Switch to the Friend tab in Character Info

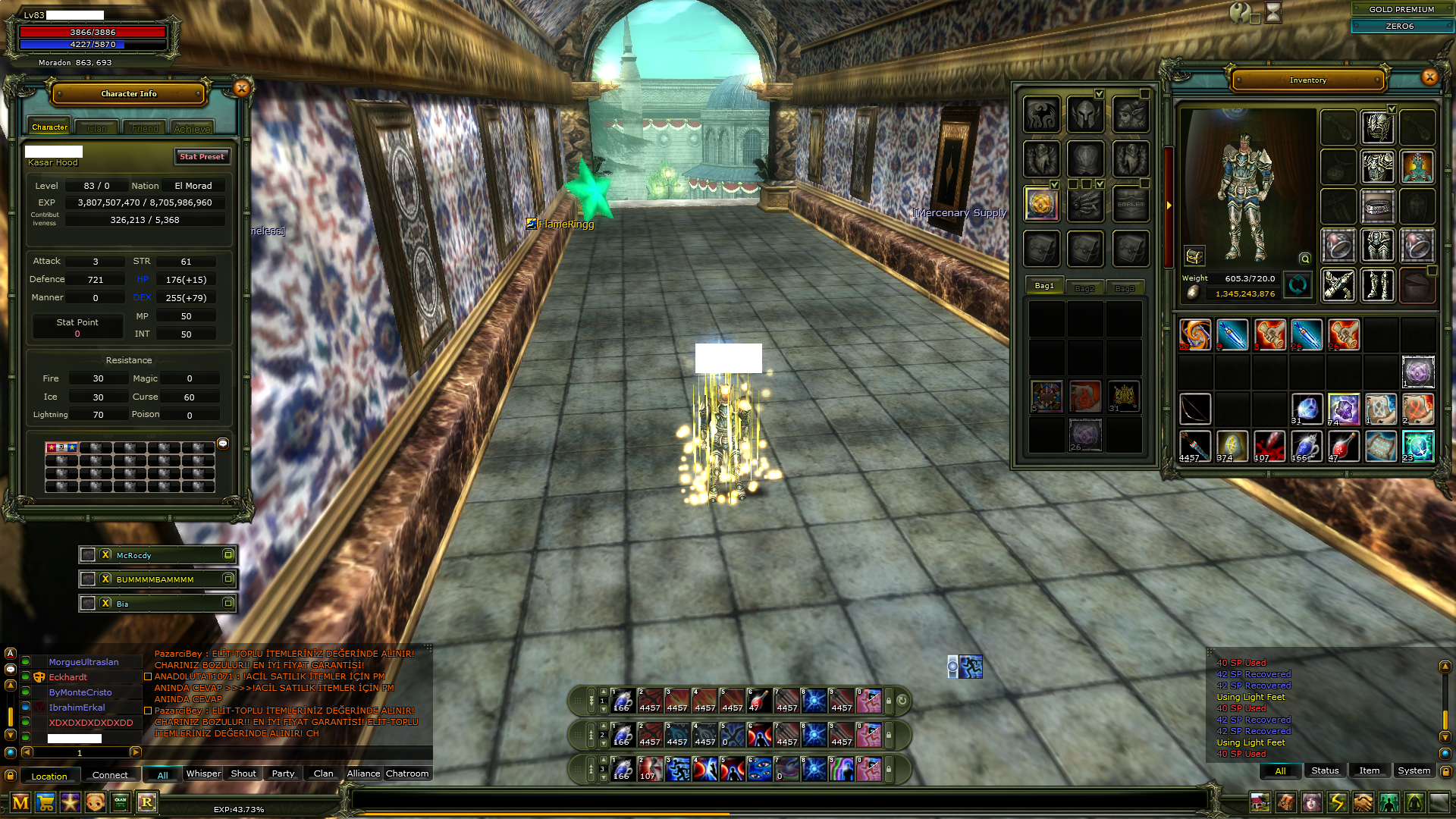click(x=145, y=128)
